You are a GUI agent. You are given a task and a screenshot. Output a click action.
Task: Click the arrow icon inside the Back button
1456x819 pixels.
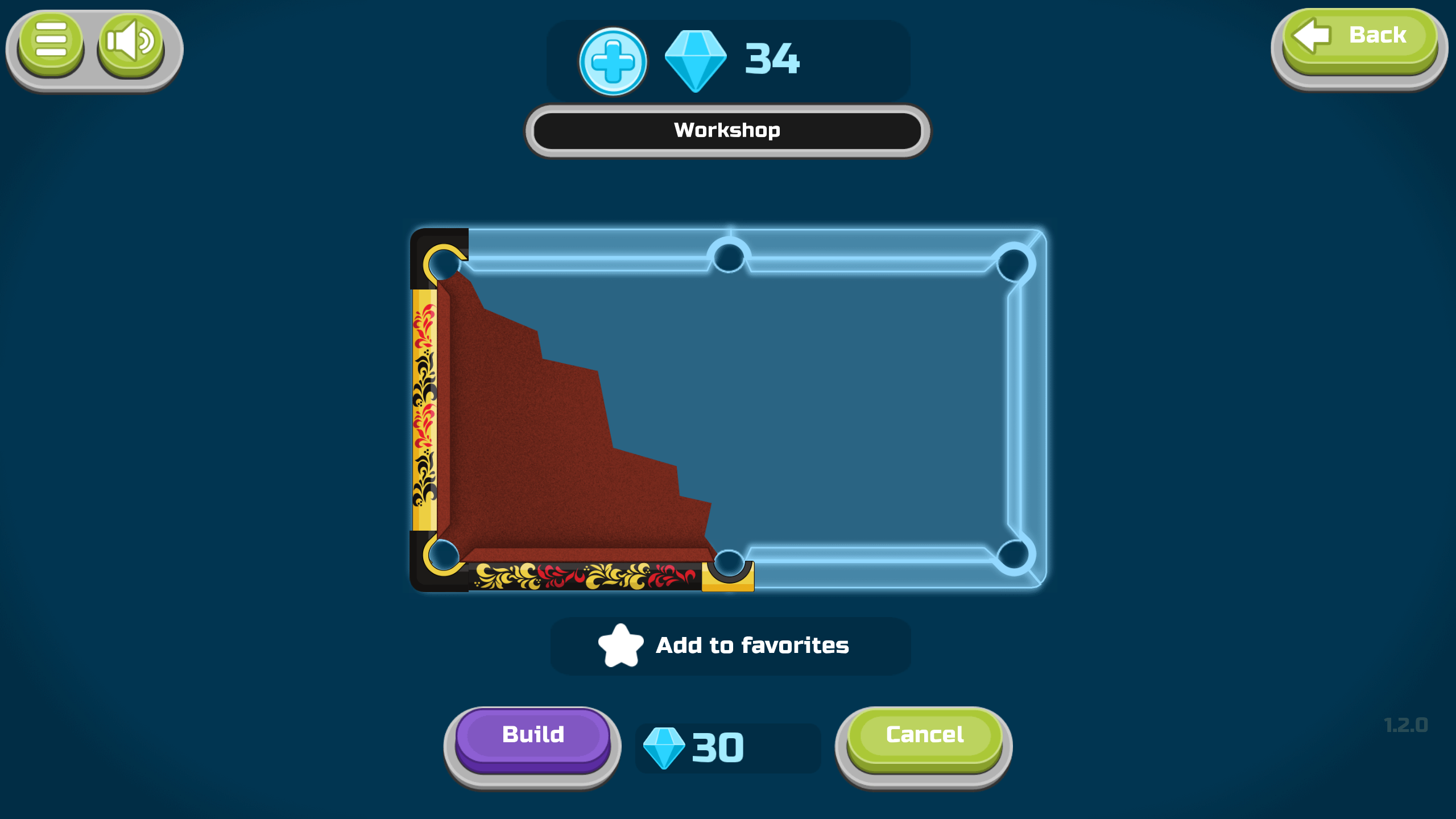coord(1311,36)
